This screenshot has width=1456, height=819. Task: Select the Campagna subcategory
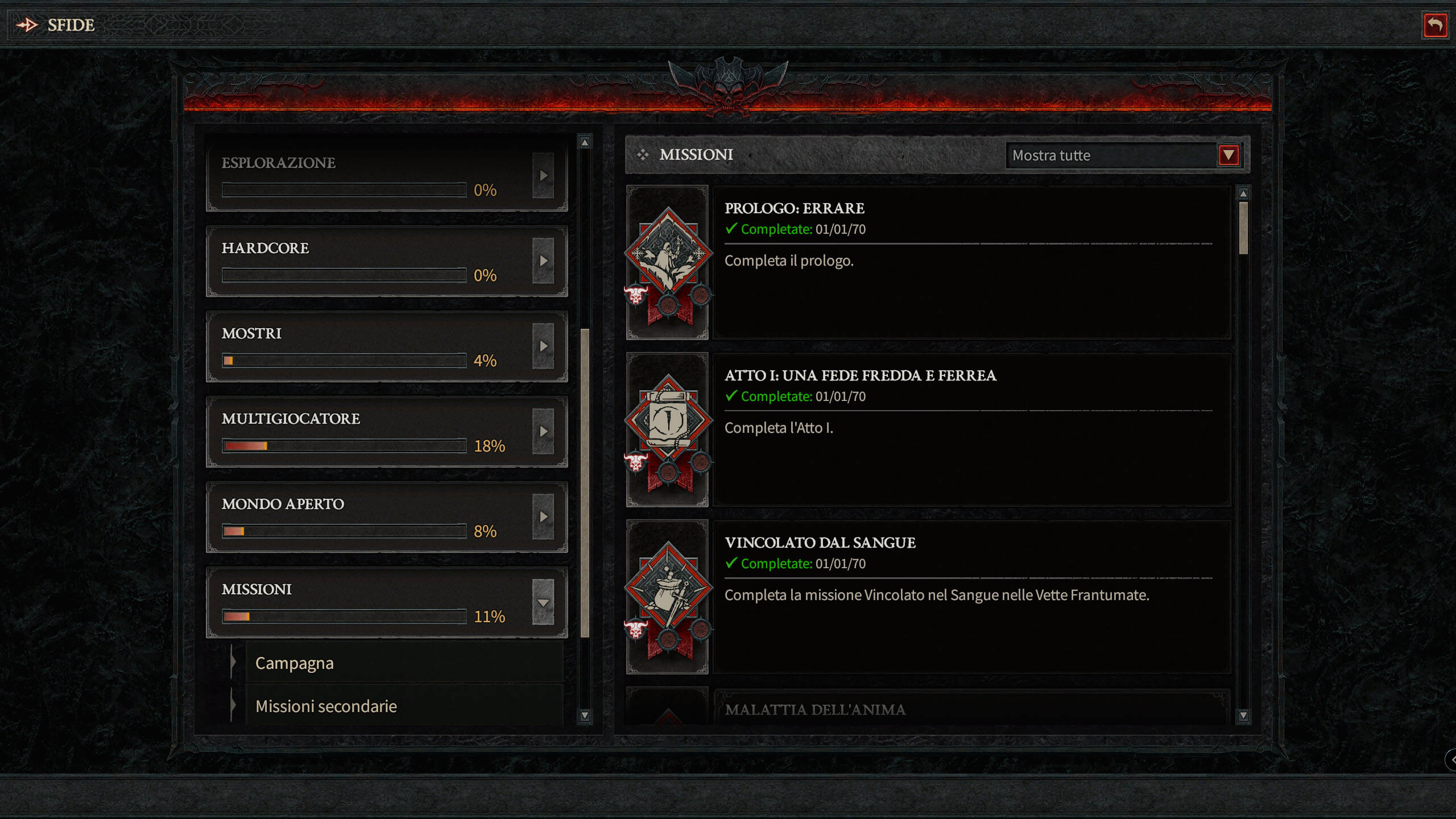(404, 663)
